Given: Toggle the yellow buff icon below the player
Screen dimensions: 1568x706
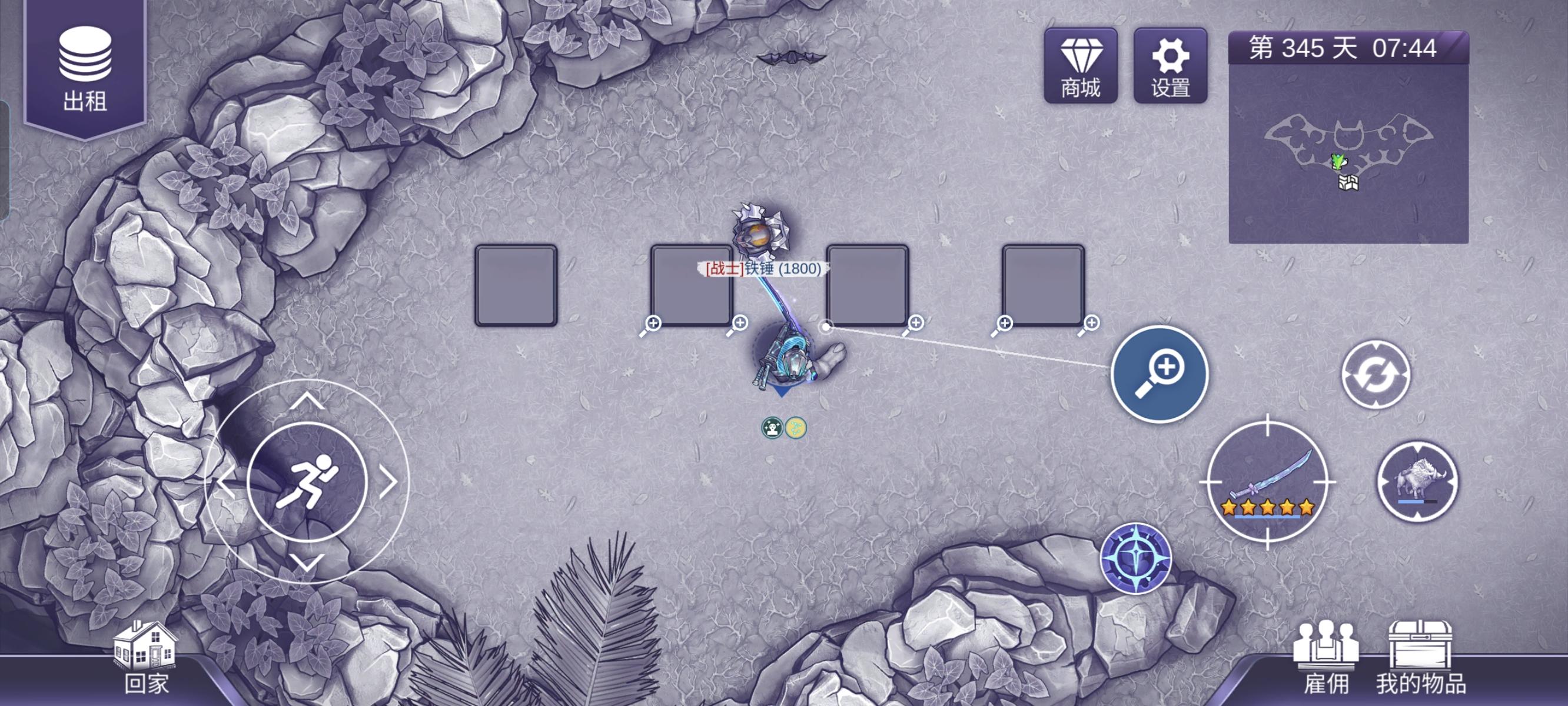Looking at the screenshot, I should (x=797, y=428).
